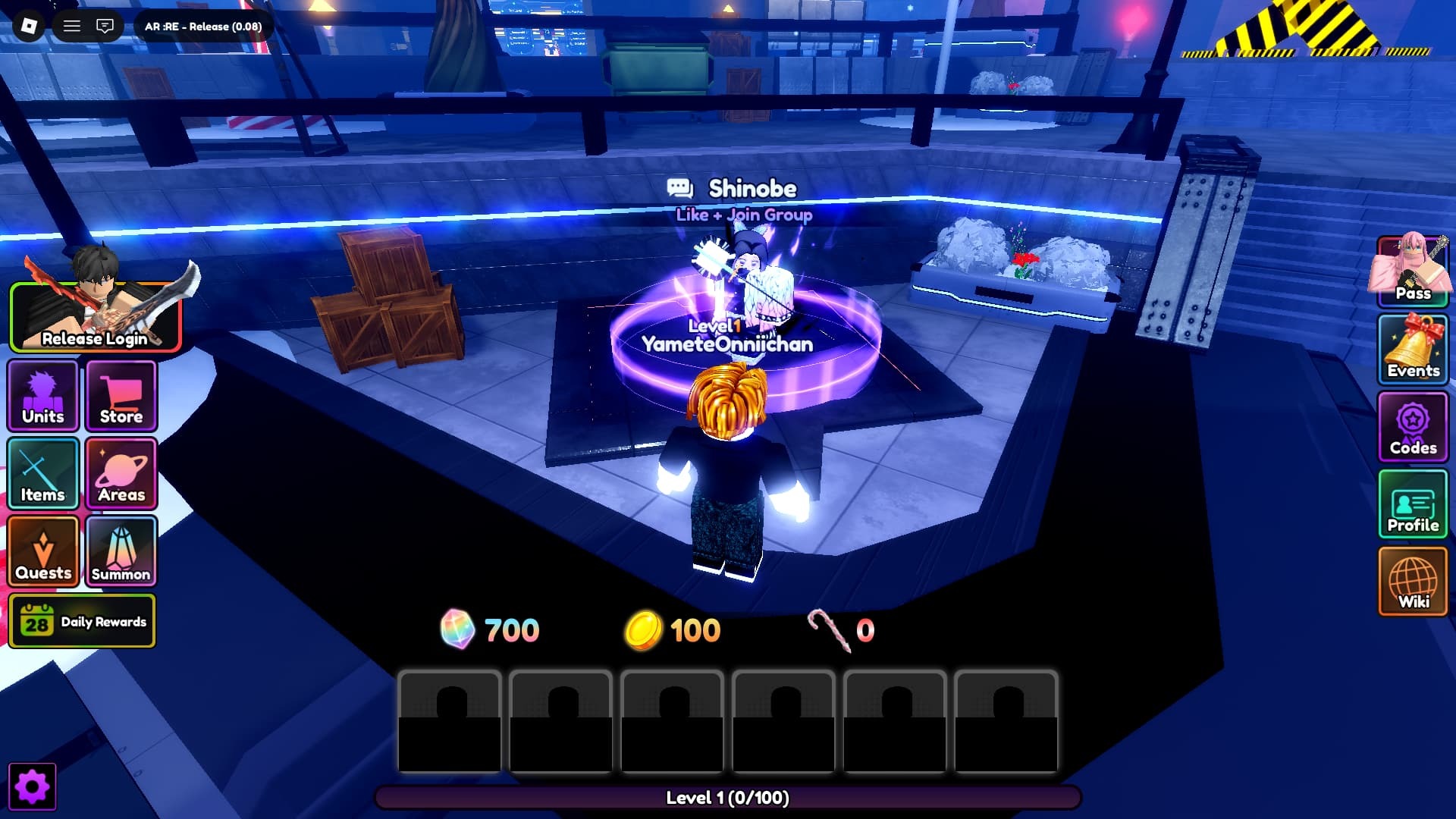
Task: Open the Pass menu
Action: [1413, 271]
